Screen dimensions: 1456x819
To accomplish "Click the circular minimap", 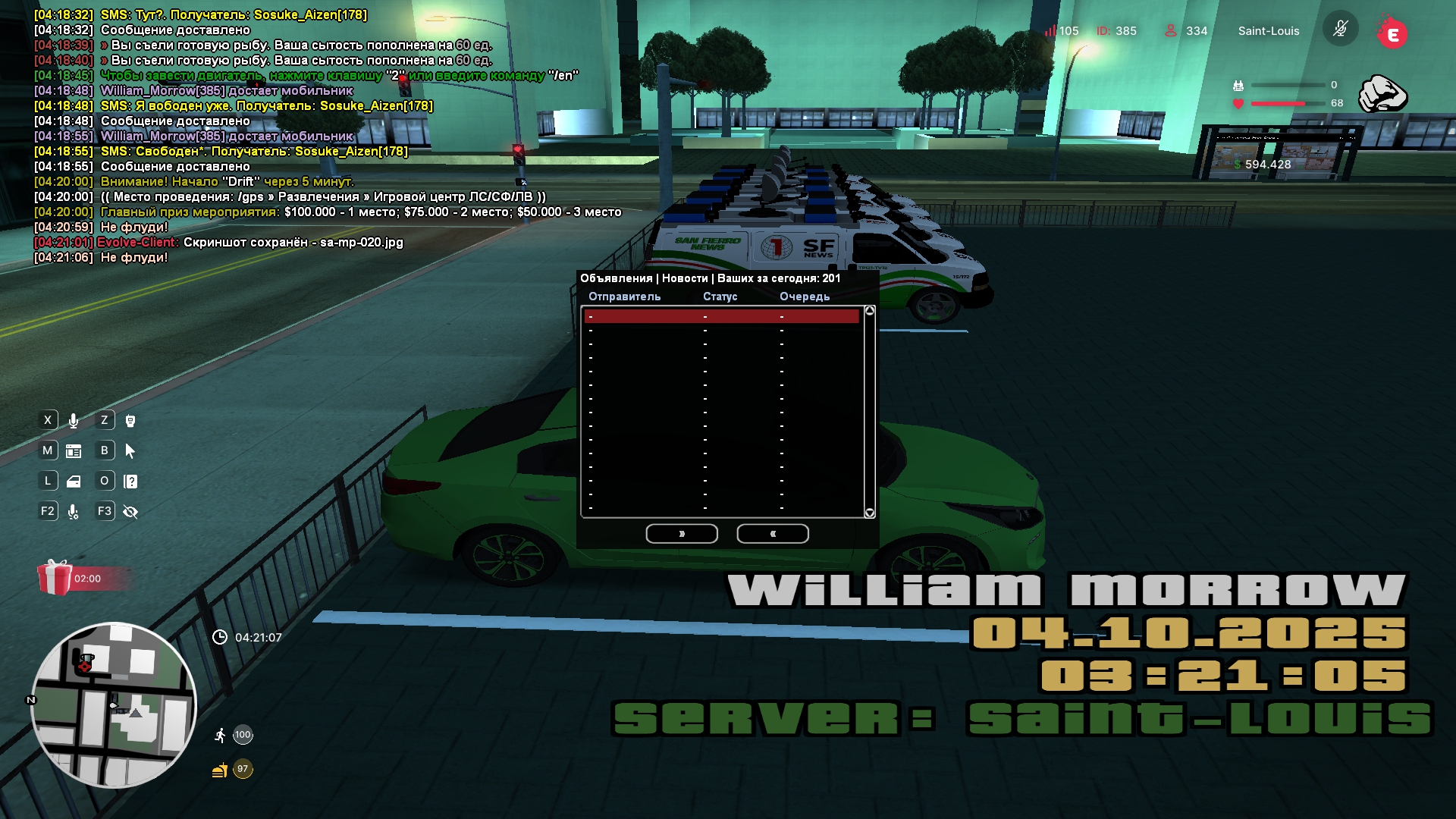I will (x=114, y=705).
